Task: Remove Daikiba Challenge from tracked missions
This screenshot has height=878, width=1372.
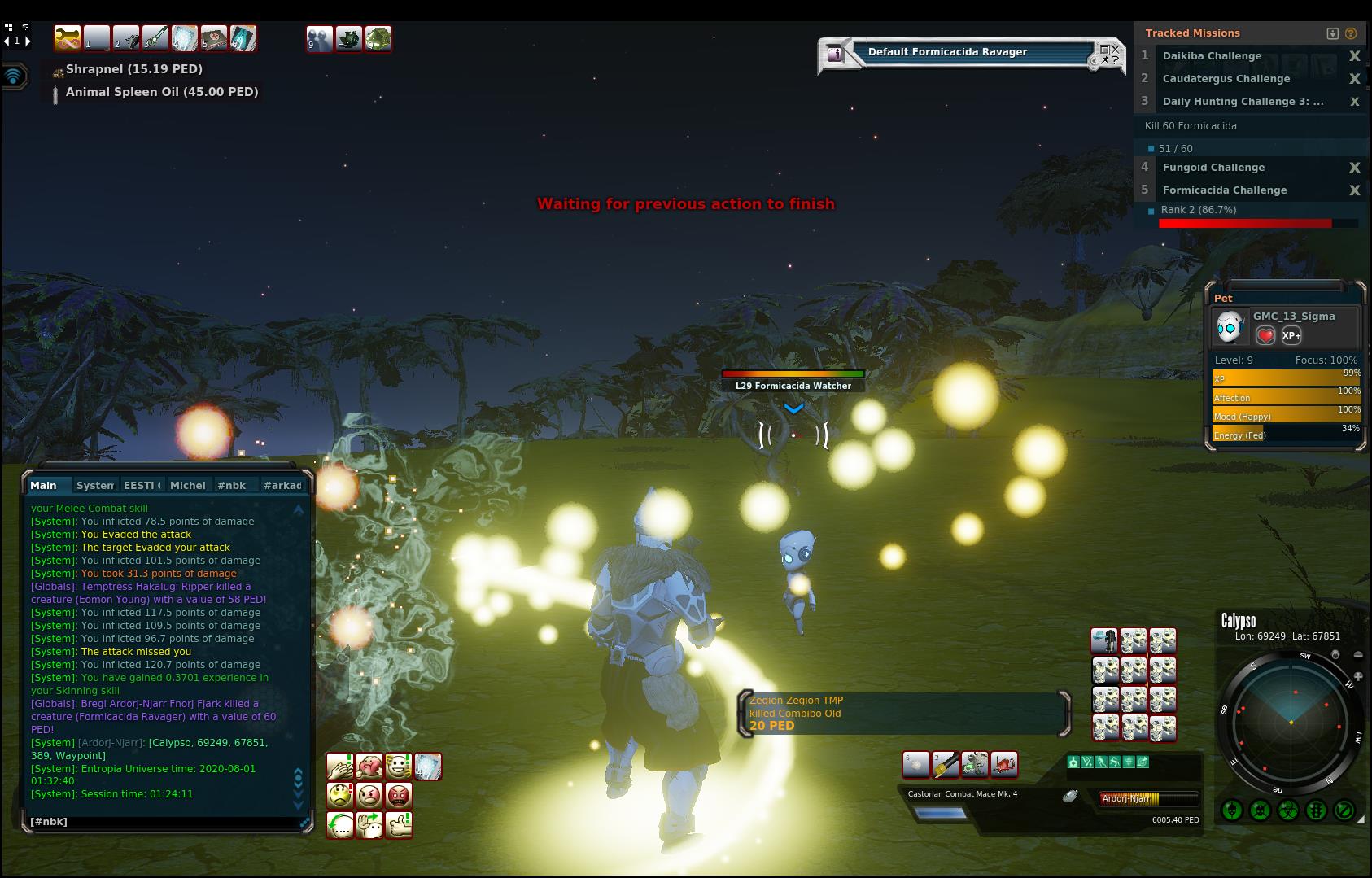Action: point(1354,56)
